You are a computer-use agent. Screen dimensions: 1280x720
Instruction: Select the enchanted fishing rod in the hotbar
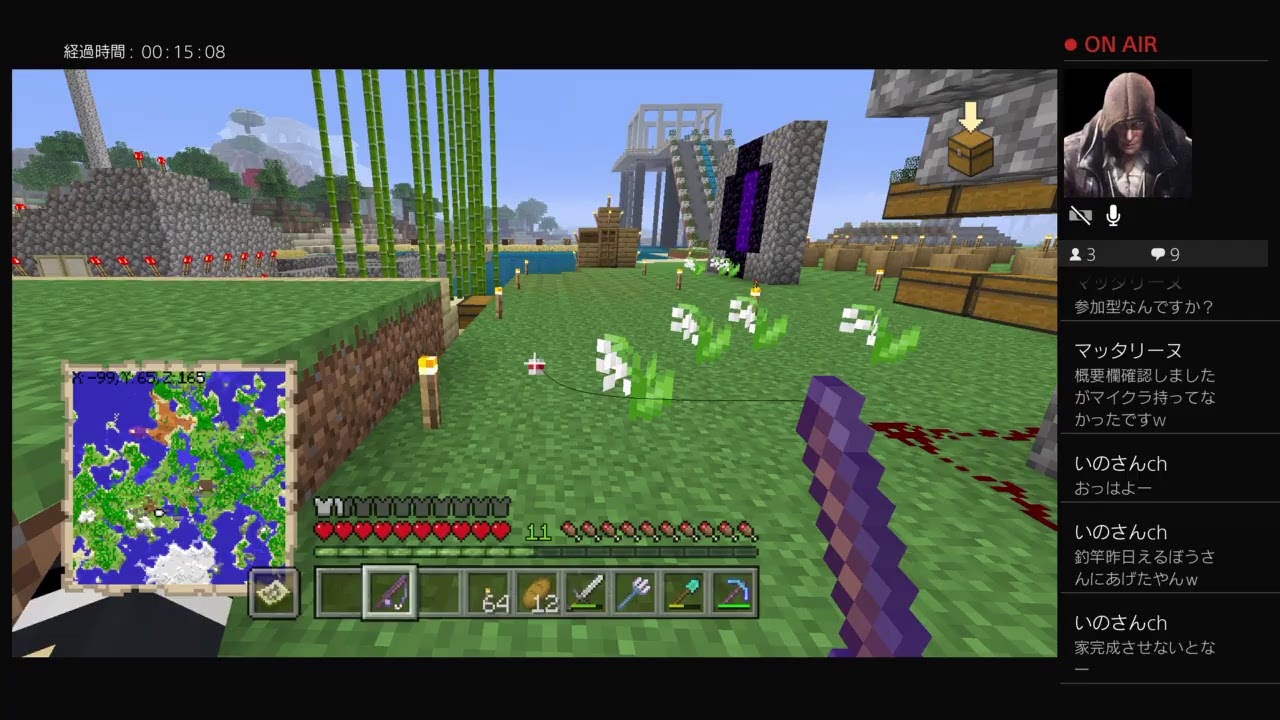pyautogui.click(x=389, y=592)
